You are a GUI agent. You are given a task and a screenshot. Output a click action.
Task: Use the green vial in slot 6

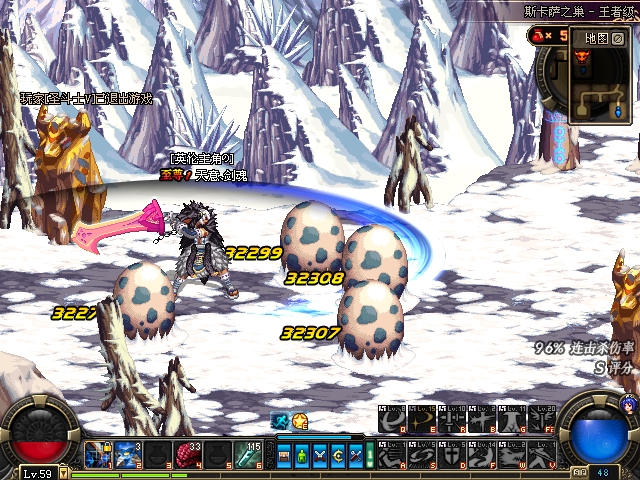pos(248,456)
